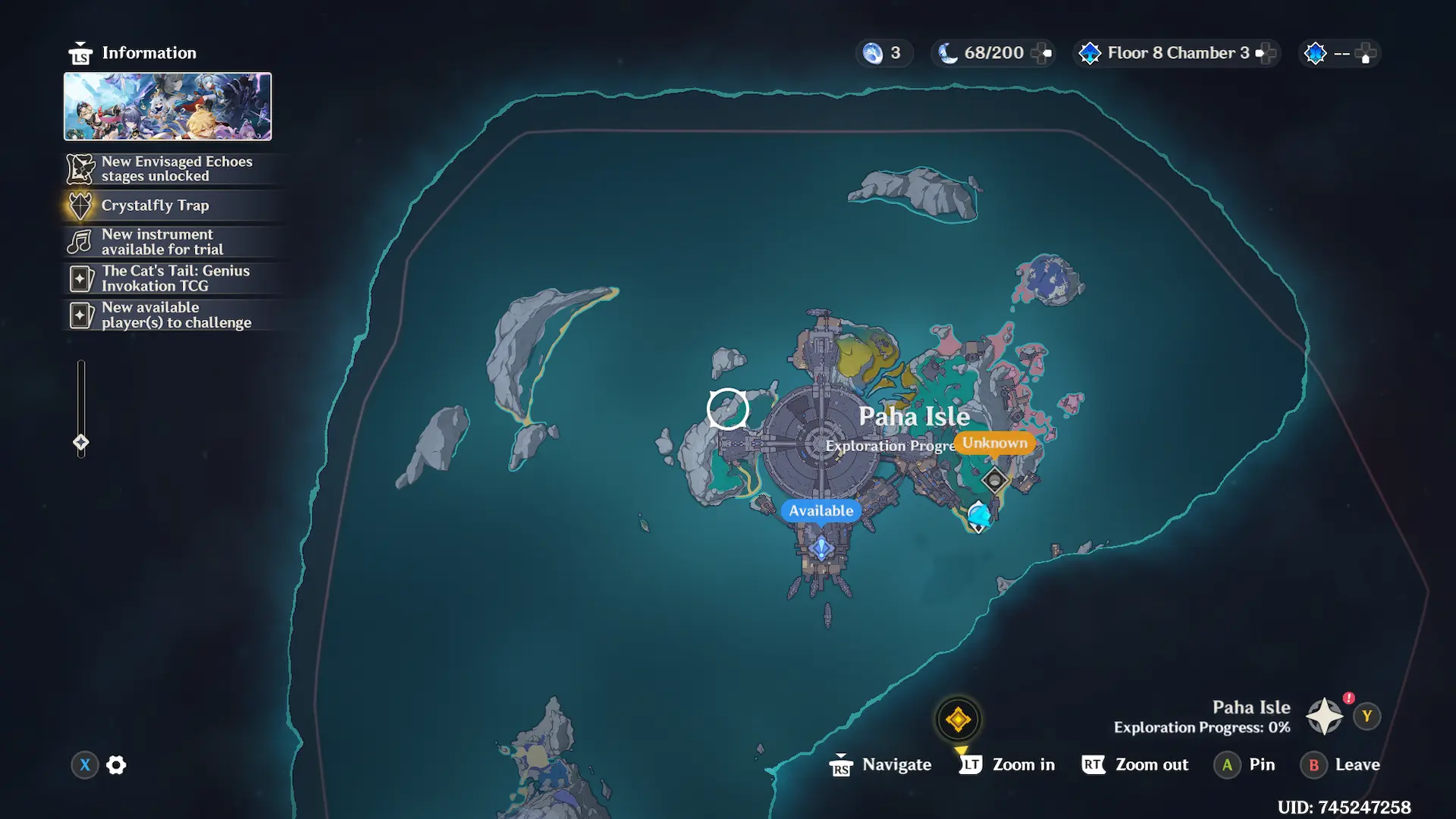The width and height of the screenshot is (1456, 819).
Task: Open the four-point star region selector
Action: click(1324, 717)
